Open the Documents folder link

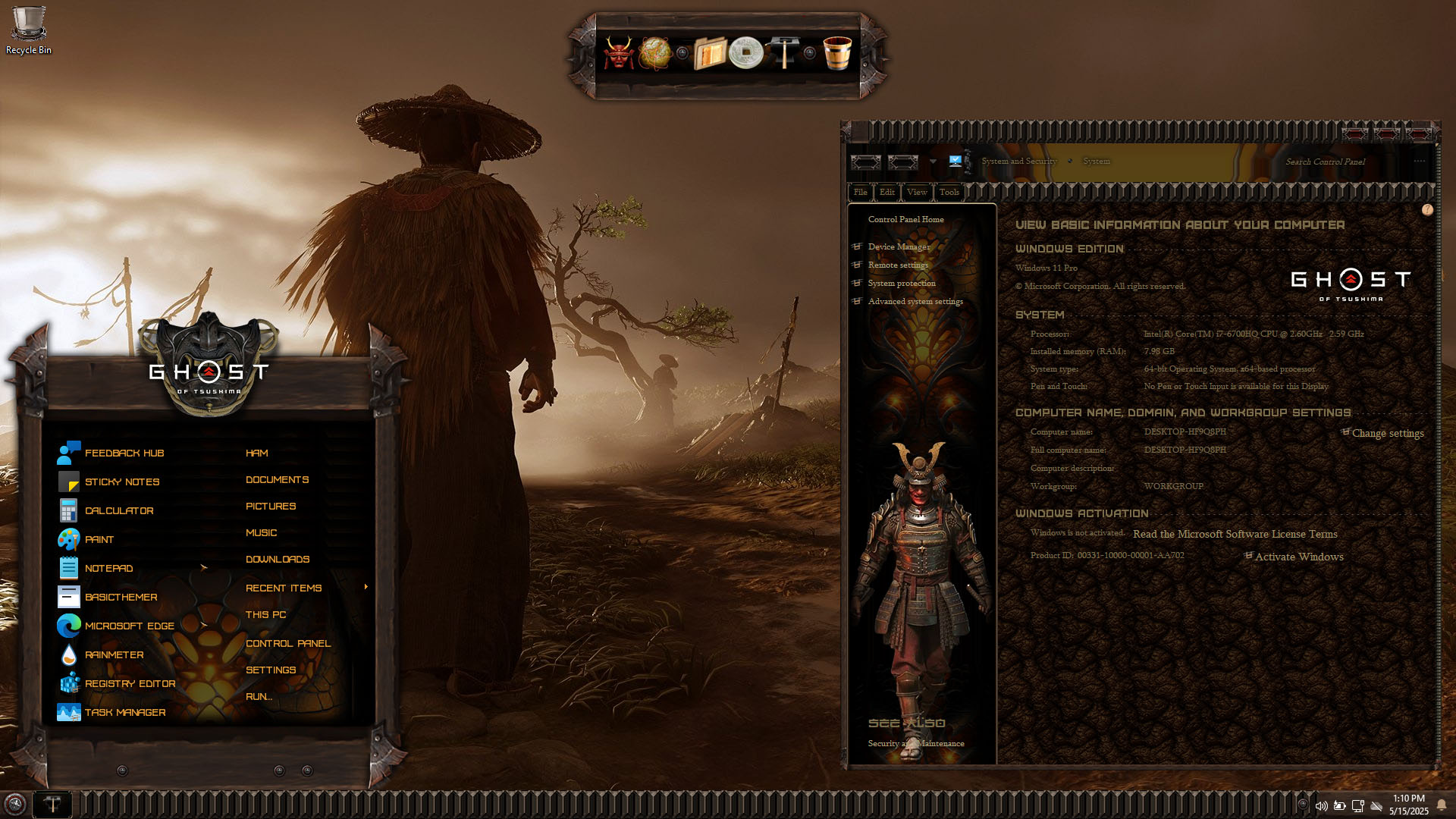click(x=277, y=479)
